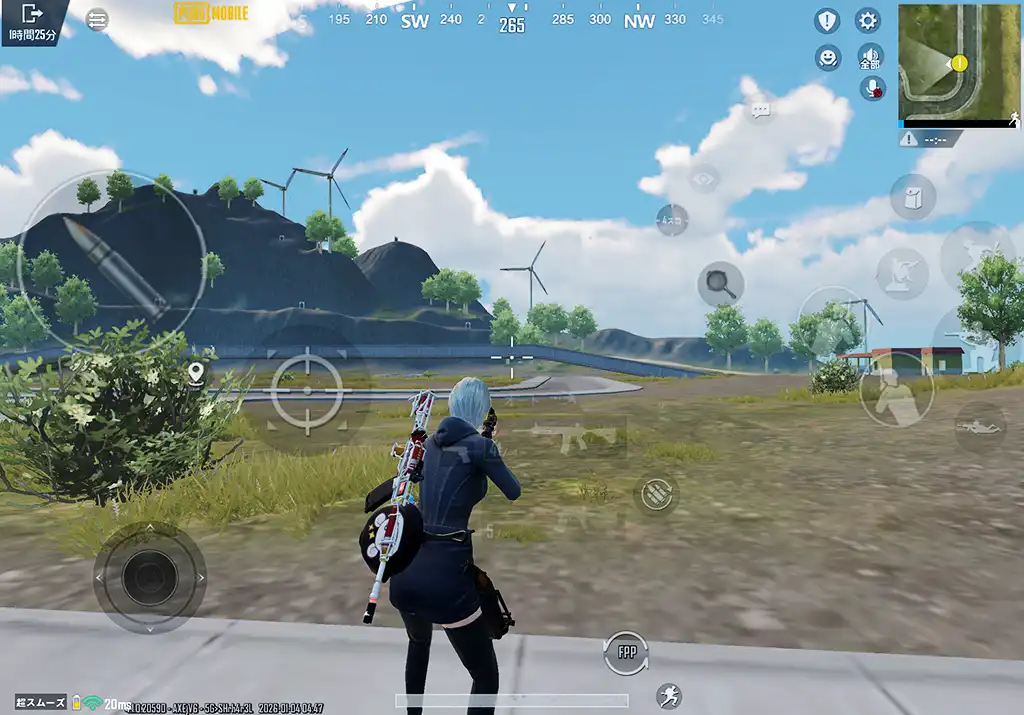Click the virtual movement joystick
1024x715 pixels.
(x=150, y=577)
